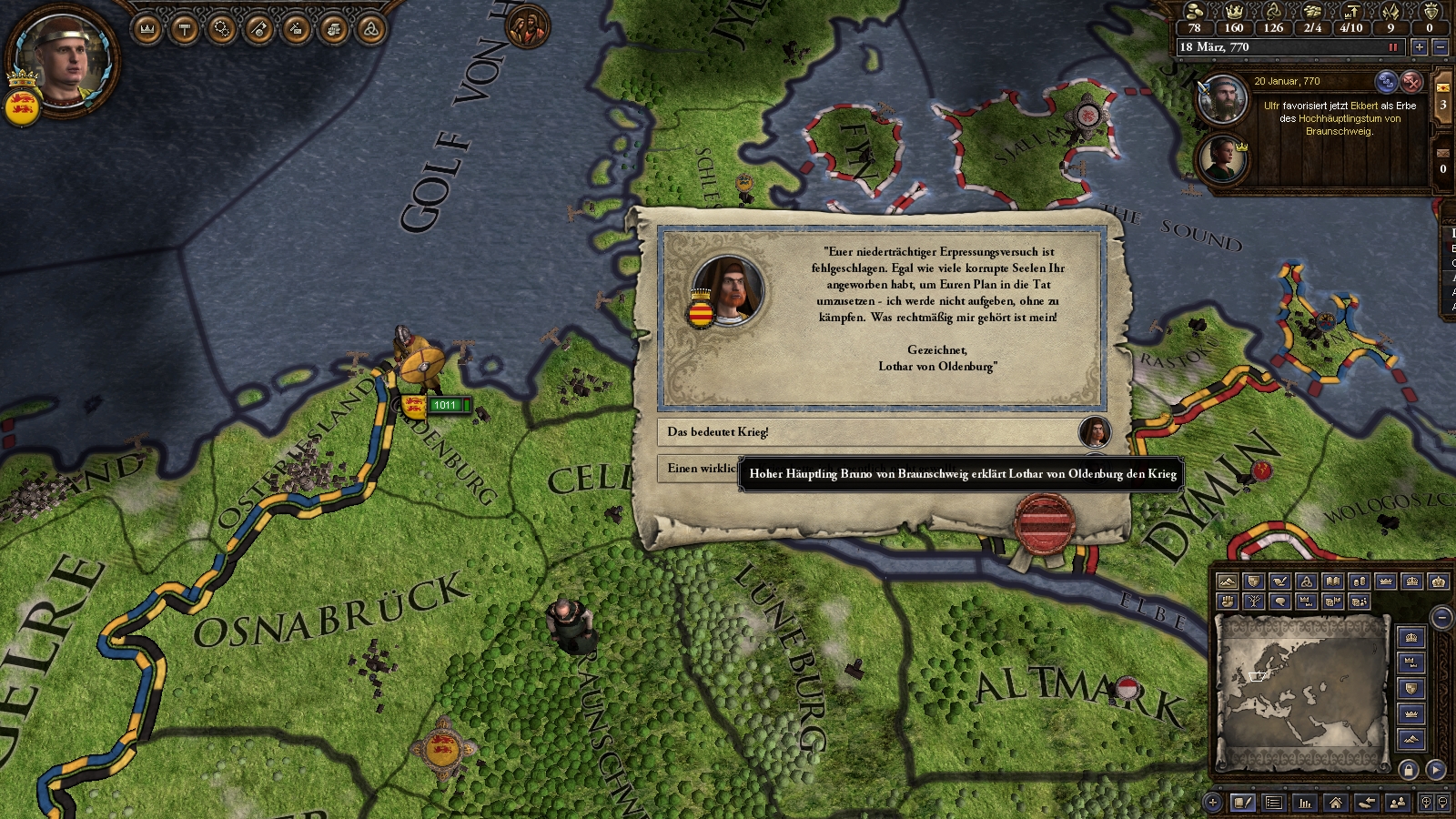Select the "Einen wirklich…" second event option
This screenshot has height=819, width=1456.
pos(701,469)
